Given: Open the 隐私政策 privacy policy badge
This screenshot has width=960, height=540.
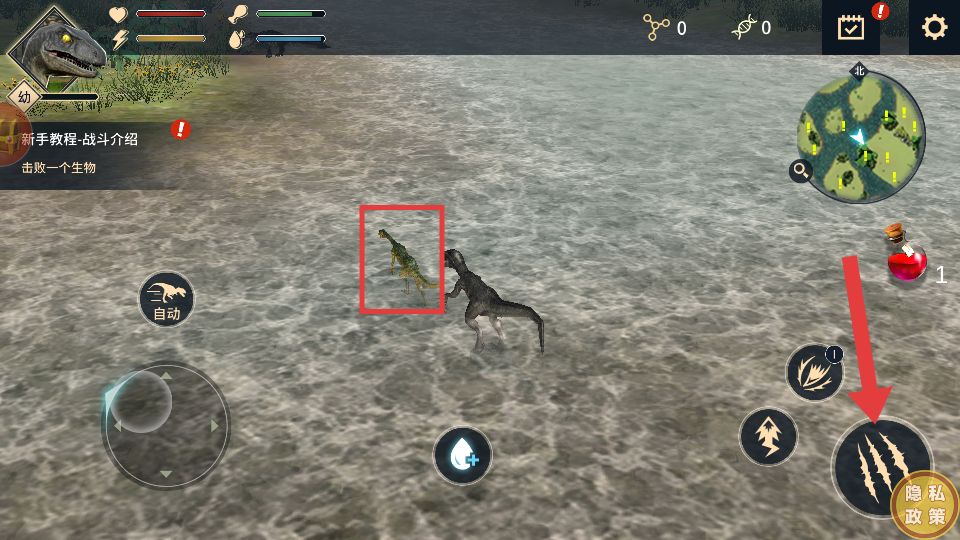Looking at the screenshot, I should (x=925, y=505).
